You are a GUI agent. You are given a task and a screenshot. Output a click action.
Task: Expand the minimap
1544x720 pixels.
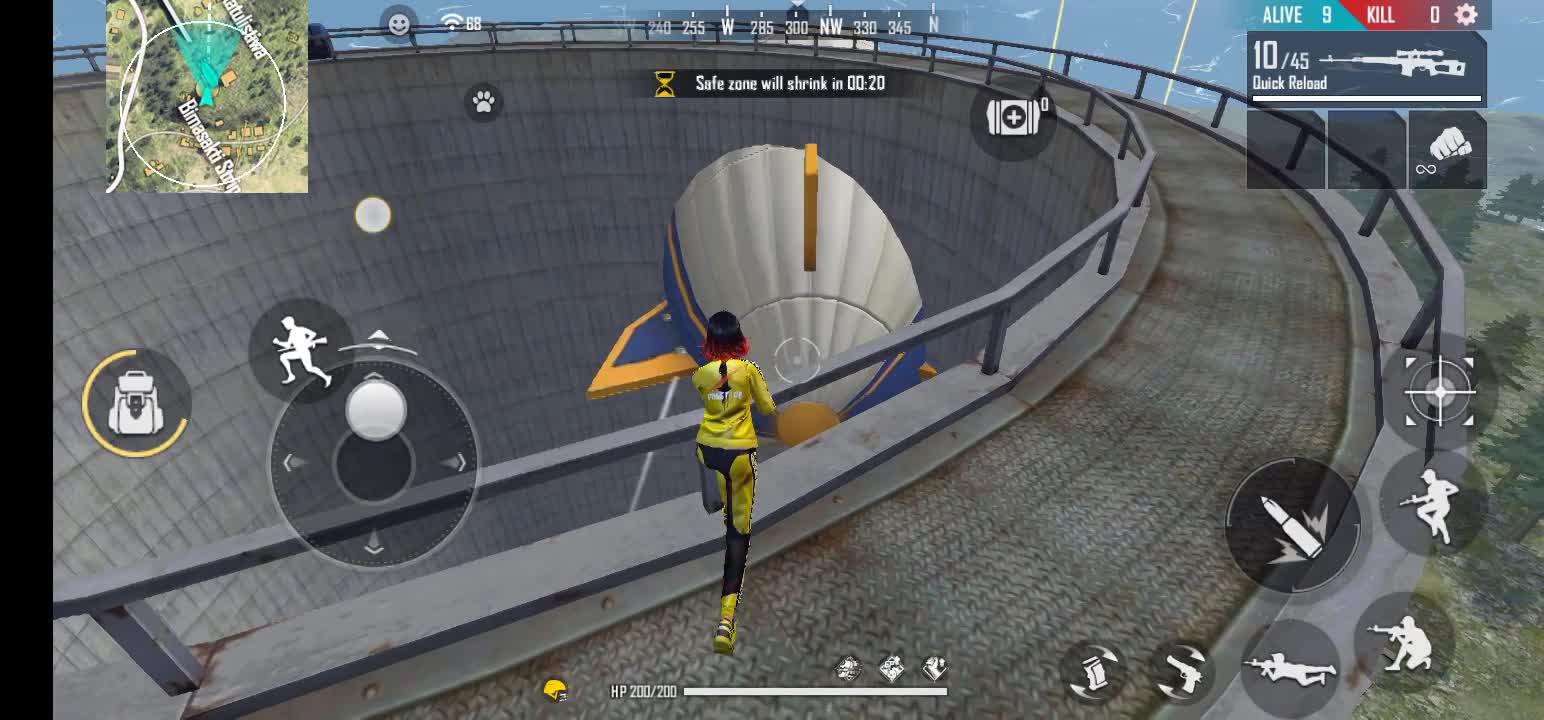tap(207, 96)
